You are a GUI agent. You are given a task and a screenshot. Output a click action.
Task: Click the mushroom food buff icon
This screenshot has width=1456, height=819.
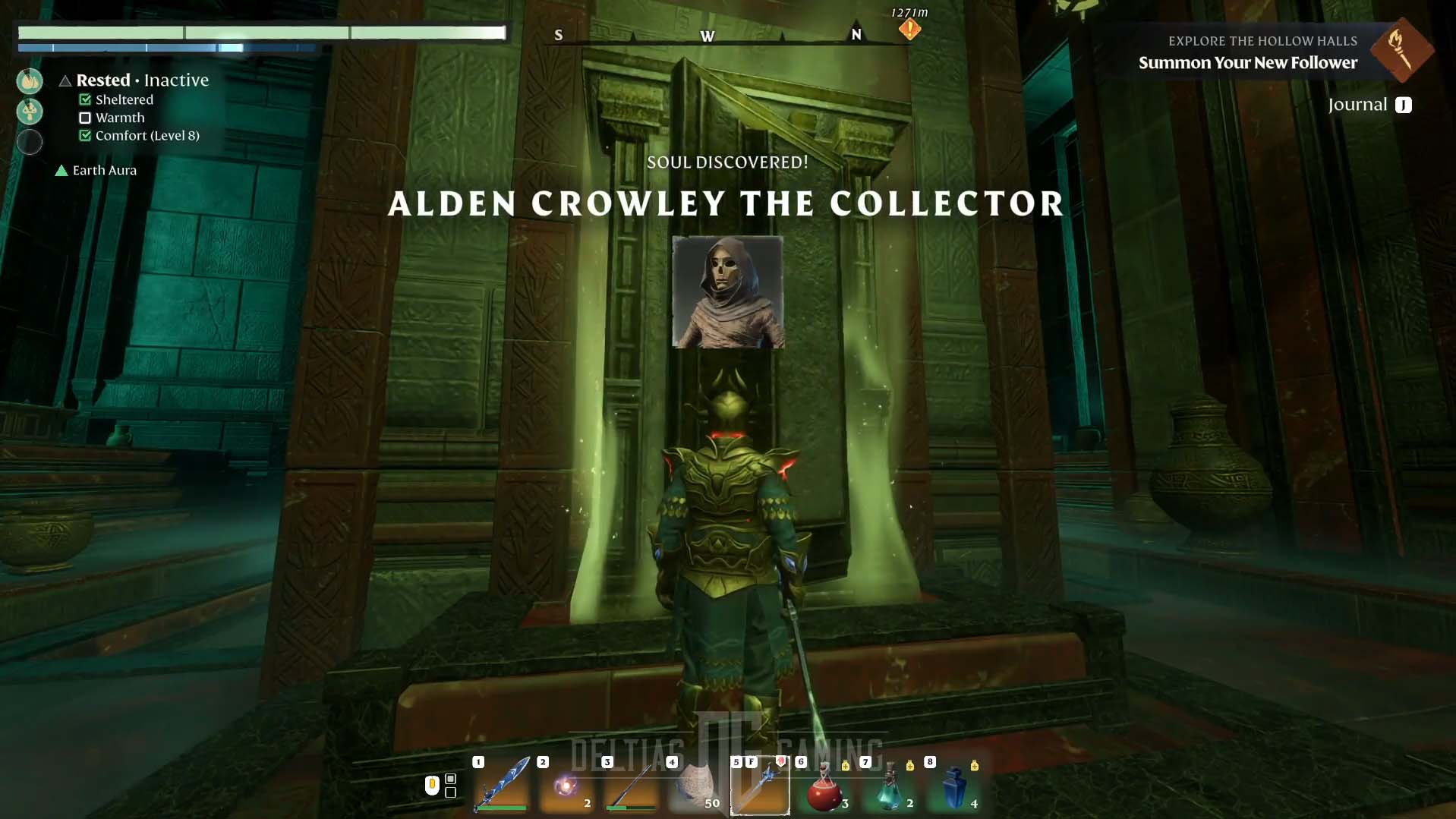30,112
